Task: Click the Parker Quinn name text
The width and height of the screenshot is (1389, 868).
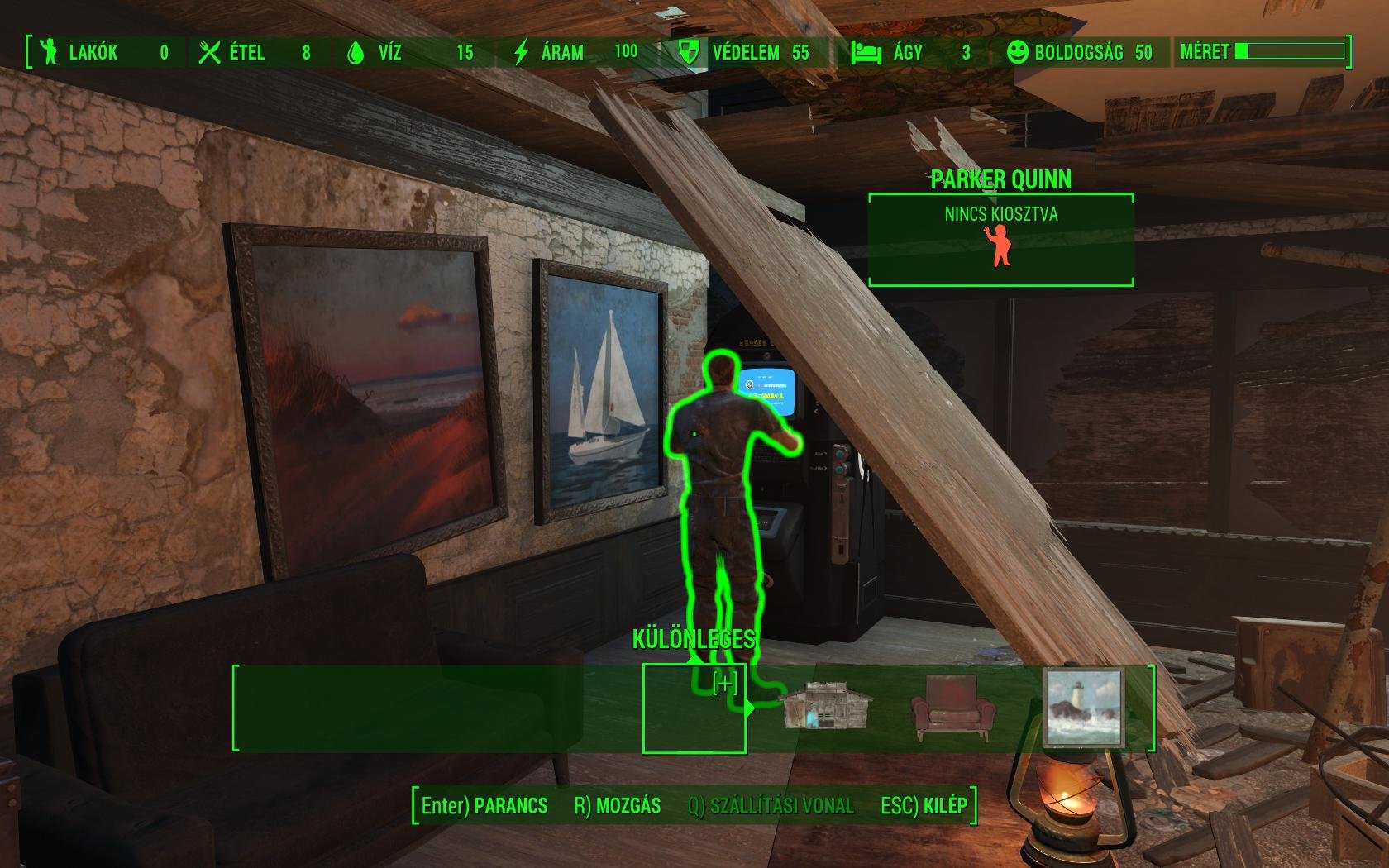Action: [x=1000, y=179]
